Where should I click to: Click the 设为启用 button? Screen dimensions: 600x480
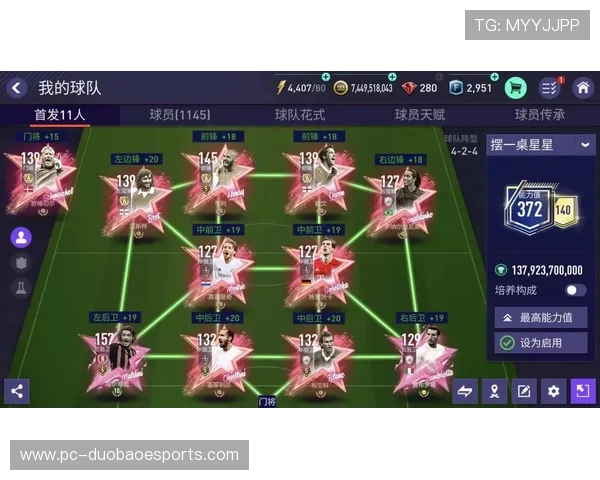pyautogui.click(x=541, y=343)
